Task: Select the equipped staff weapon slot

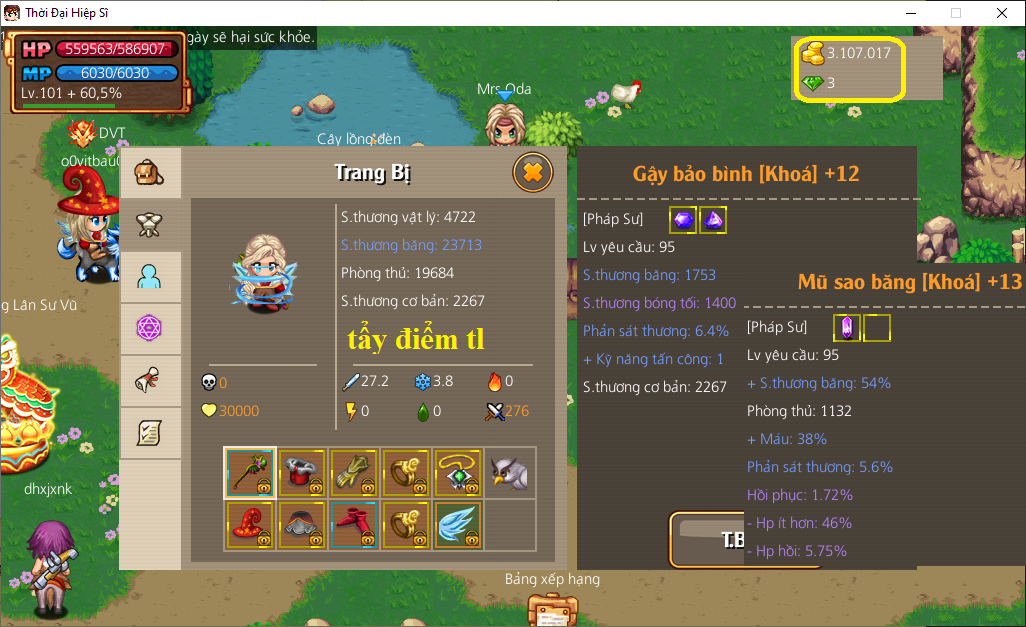Action: coord(250,472)
